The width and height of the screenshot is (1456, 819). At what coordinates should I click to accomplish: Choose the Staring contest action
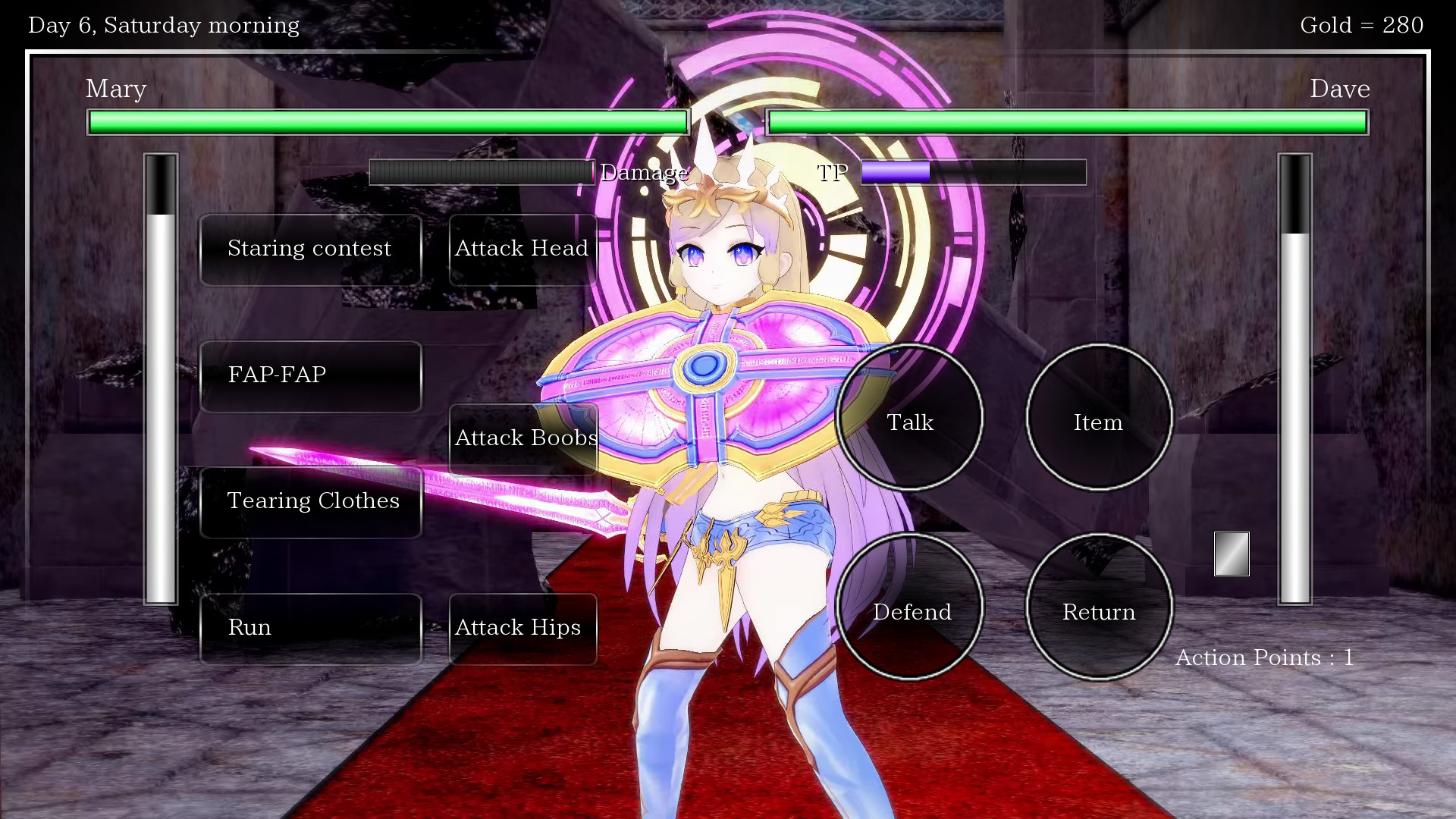click(x=310, y=249)
